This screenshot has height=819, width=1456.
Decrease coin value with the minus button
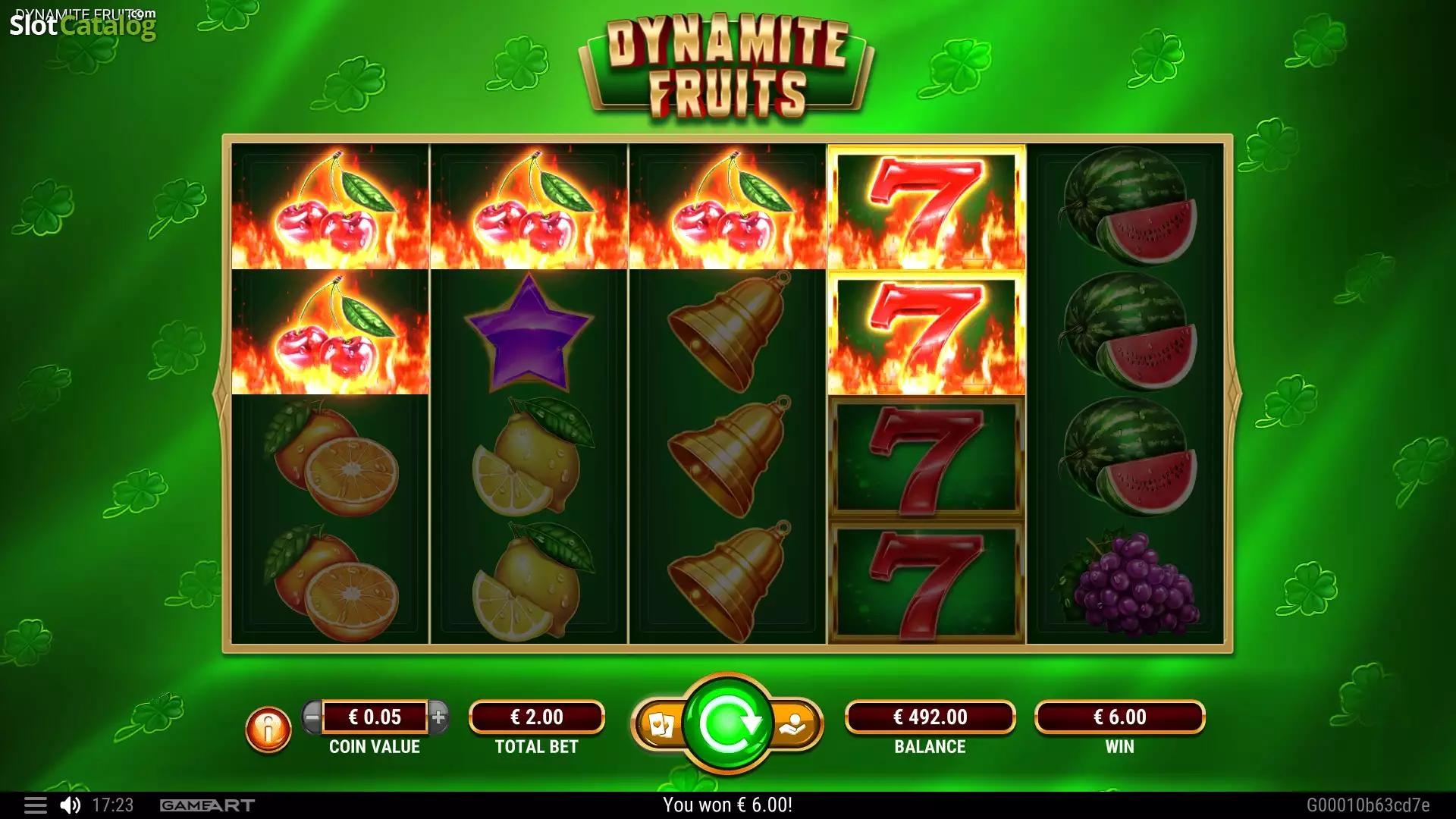coord(312,717)
